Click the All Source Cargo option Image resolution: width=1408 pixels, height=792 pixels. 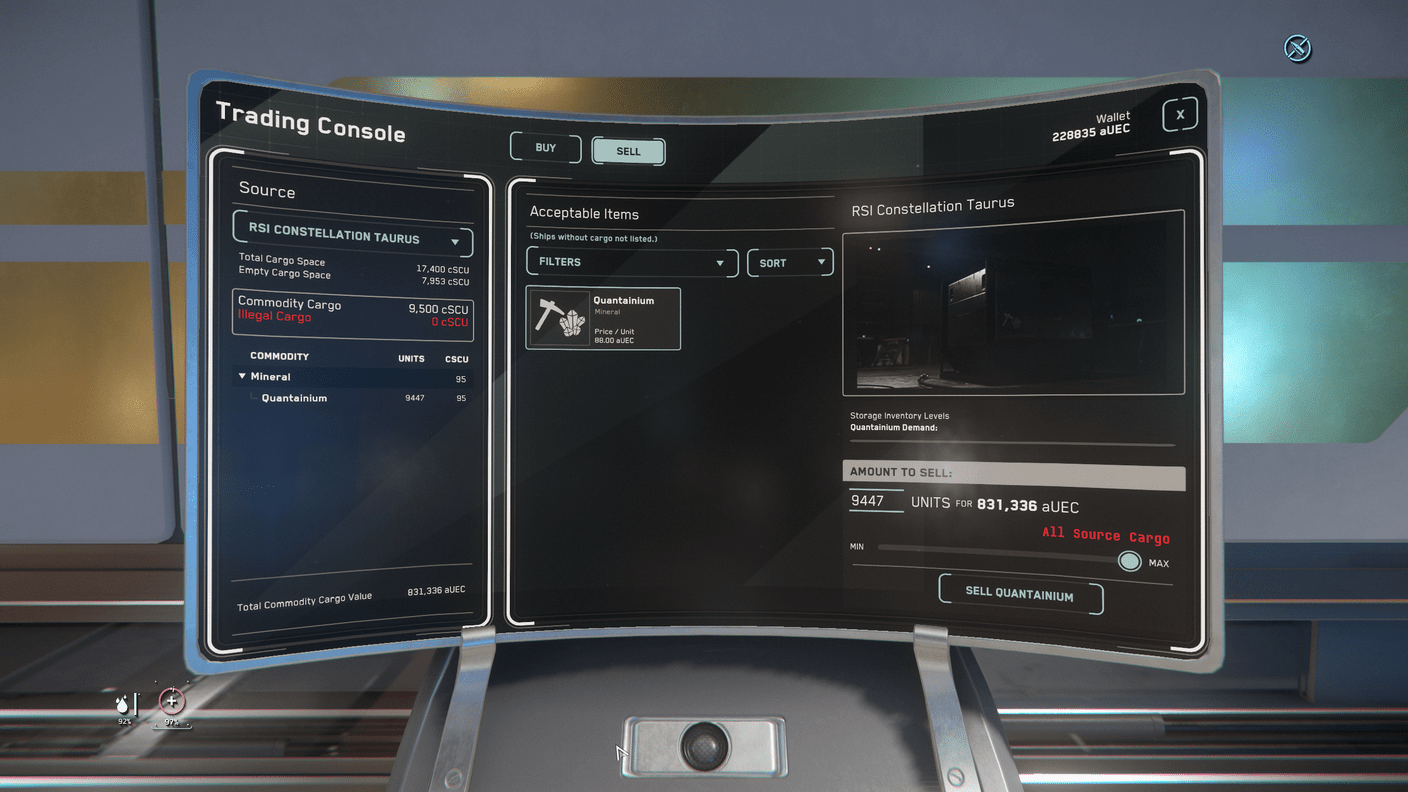[1105, 534]
